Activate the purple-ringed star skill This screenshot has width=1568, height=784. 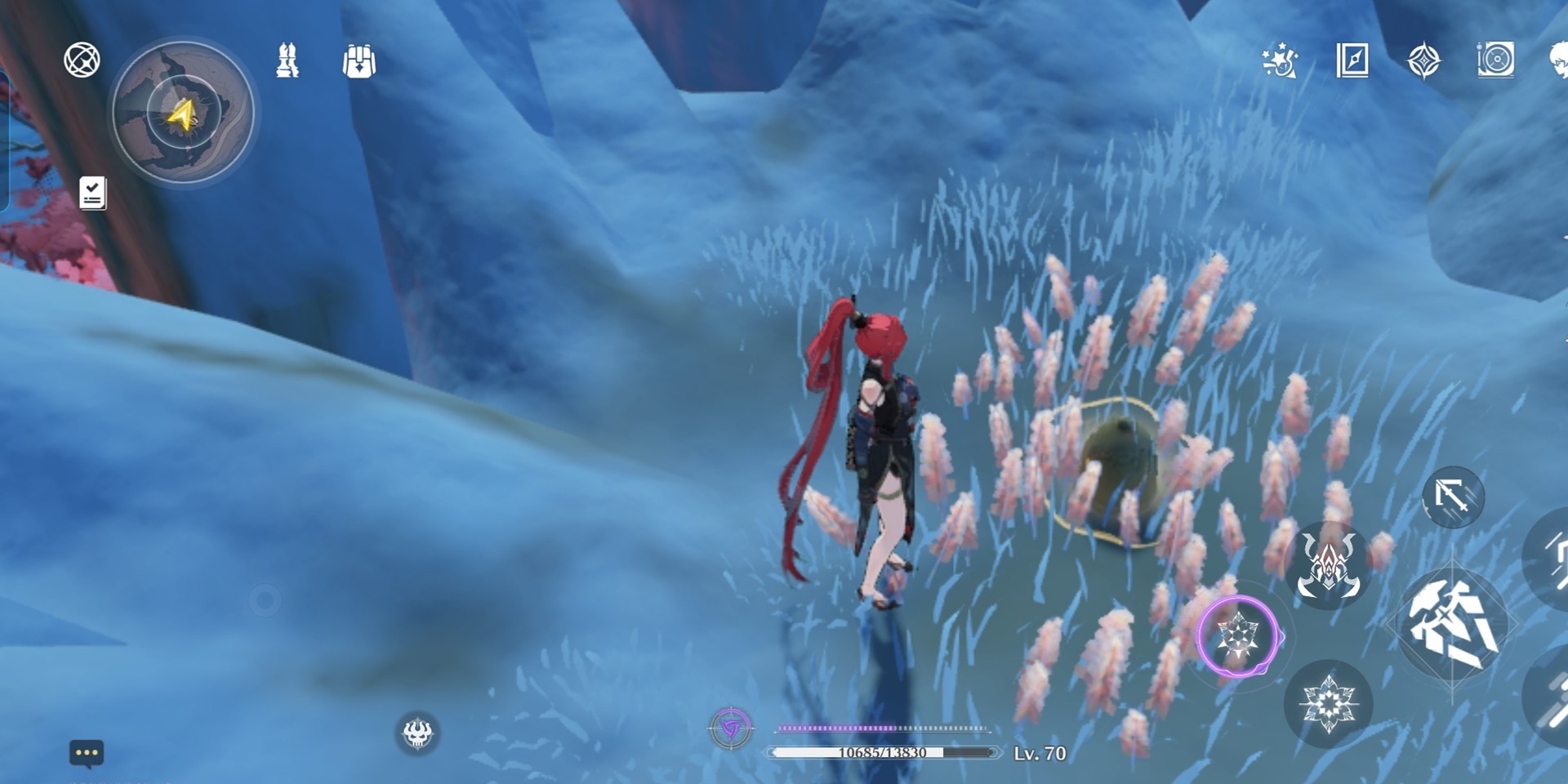[x=1238, y=637]
